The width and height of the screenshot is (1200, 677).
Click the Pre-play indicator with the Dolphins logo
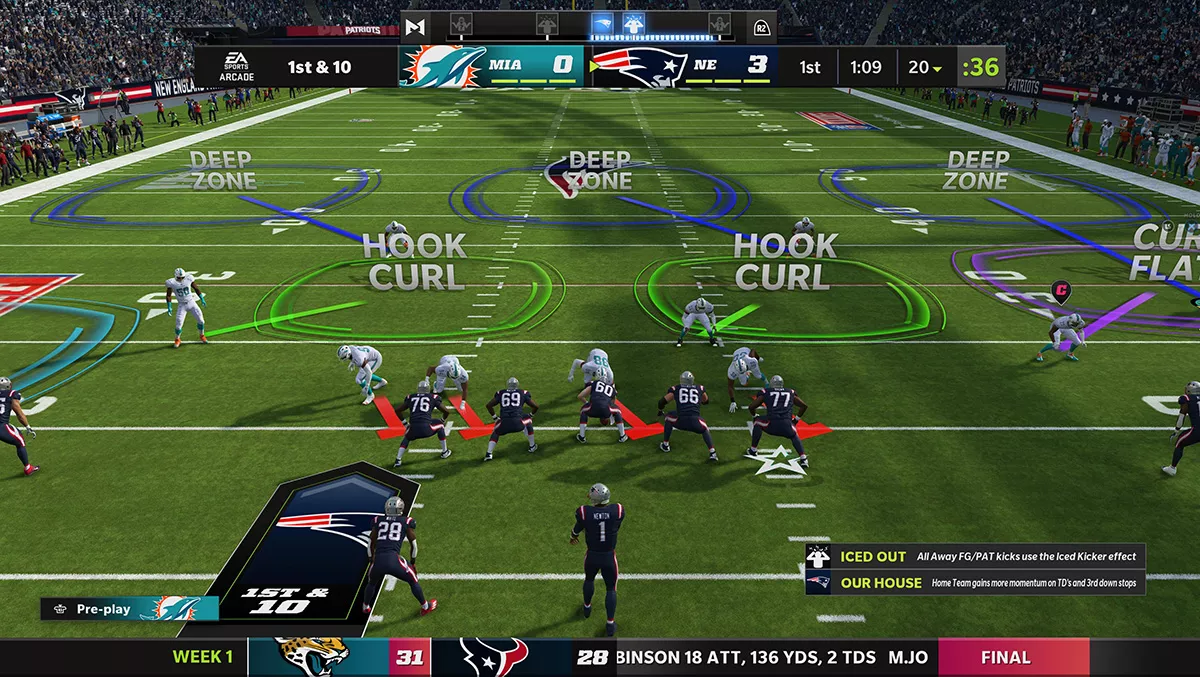click(130, 609)
